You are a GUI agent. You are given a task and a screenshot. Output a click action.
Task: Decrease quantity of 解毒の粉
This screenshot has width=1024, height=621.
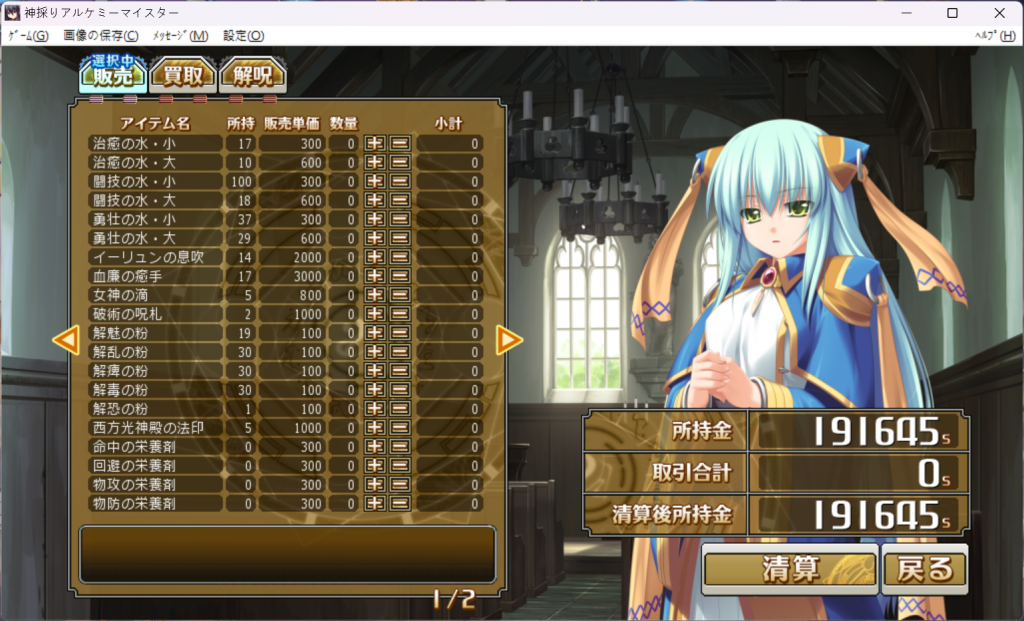click(x=400, y=390)
